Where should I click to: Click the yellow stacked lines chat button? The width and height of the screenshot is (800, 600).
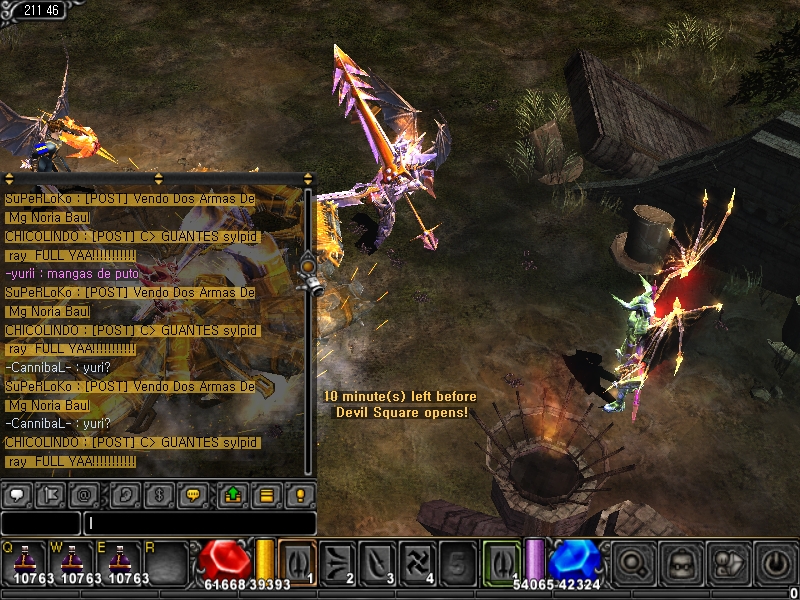point(266,494)
